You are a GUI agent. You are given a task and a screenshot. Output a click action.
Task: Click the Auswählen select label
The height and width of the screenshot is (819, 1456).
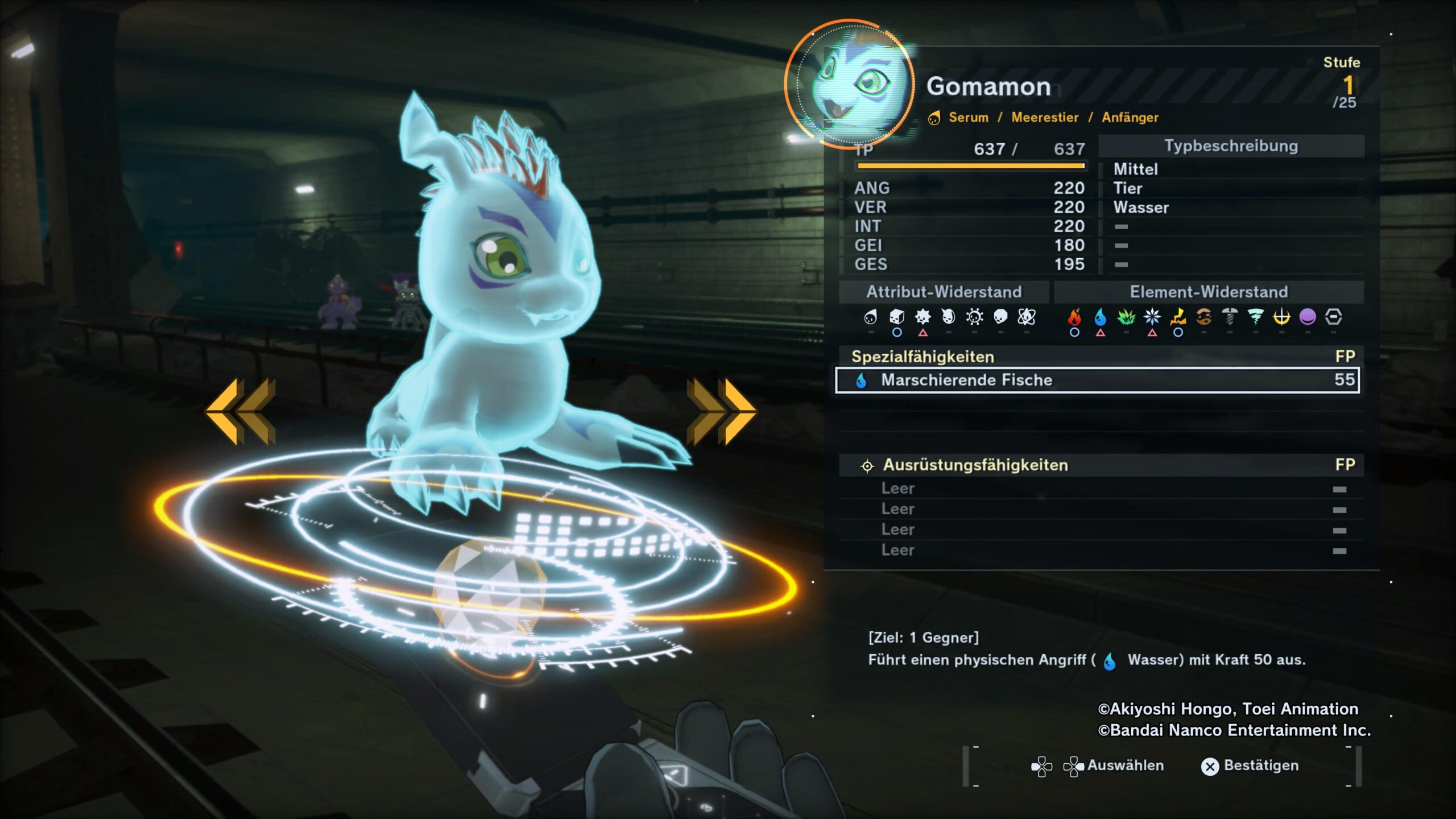[1125, 766]
